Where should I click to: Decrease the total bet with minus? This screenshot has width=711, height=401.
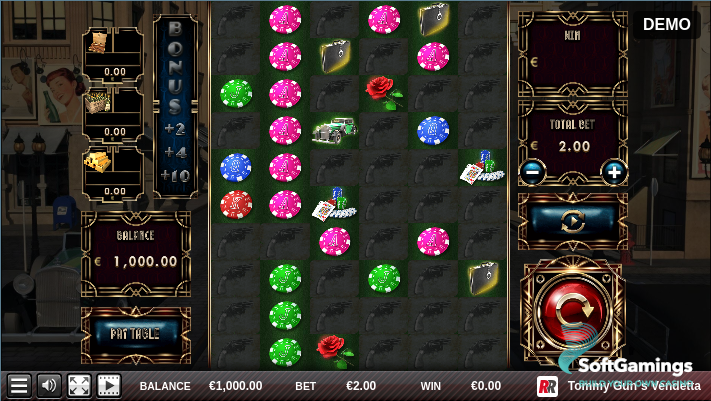click(532, 171)
